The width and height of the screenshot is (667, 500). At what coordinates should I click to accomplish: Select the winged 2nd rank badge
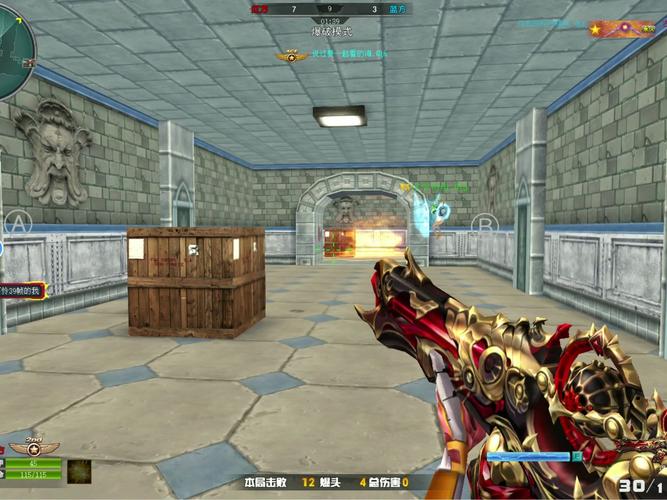point(33,447)
